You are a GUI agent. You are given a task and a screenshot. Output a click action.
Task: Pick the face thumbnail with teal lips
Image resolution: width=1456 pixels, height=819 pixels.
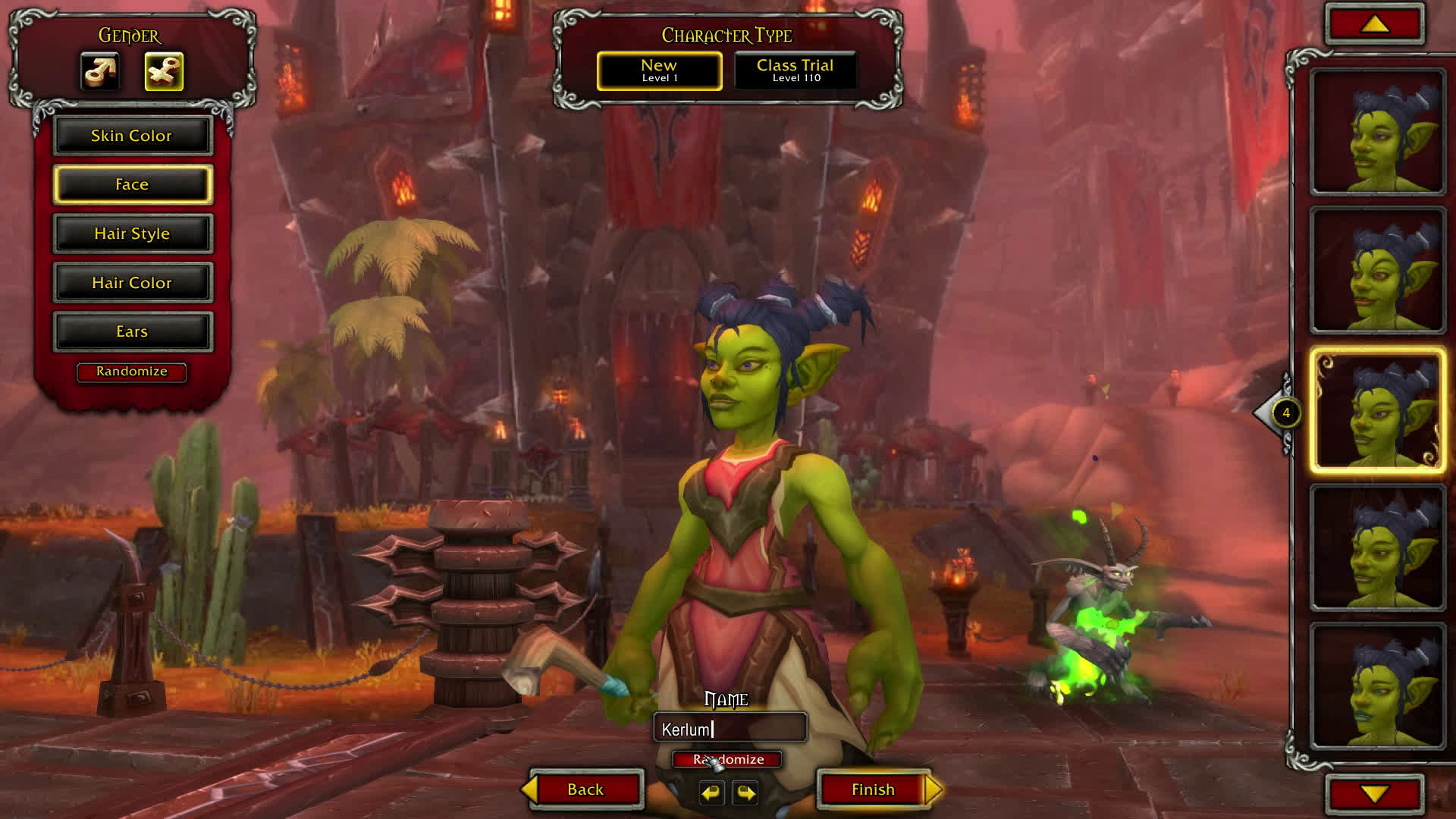pos(1377,686)
